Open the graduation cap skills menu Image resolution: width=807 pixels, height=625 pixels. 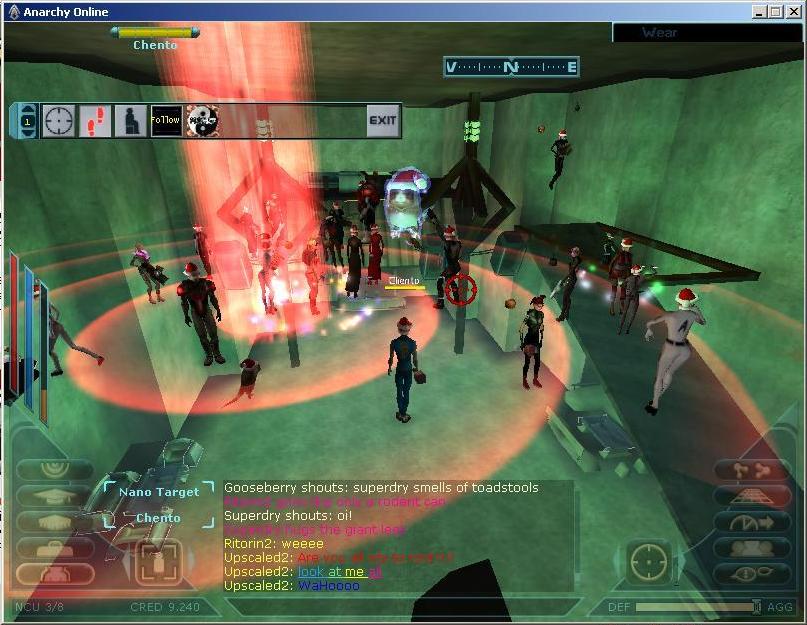point(55,496)
